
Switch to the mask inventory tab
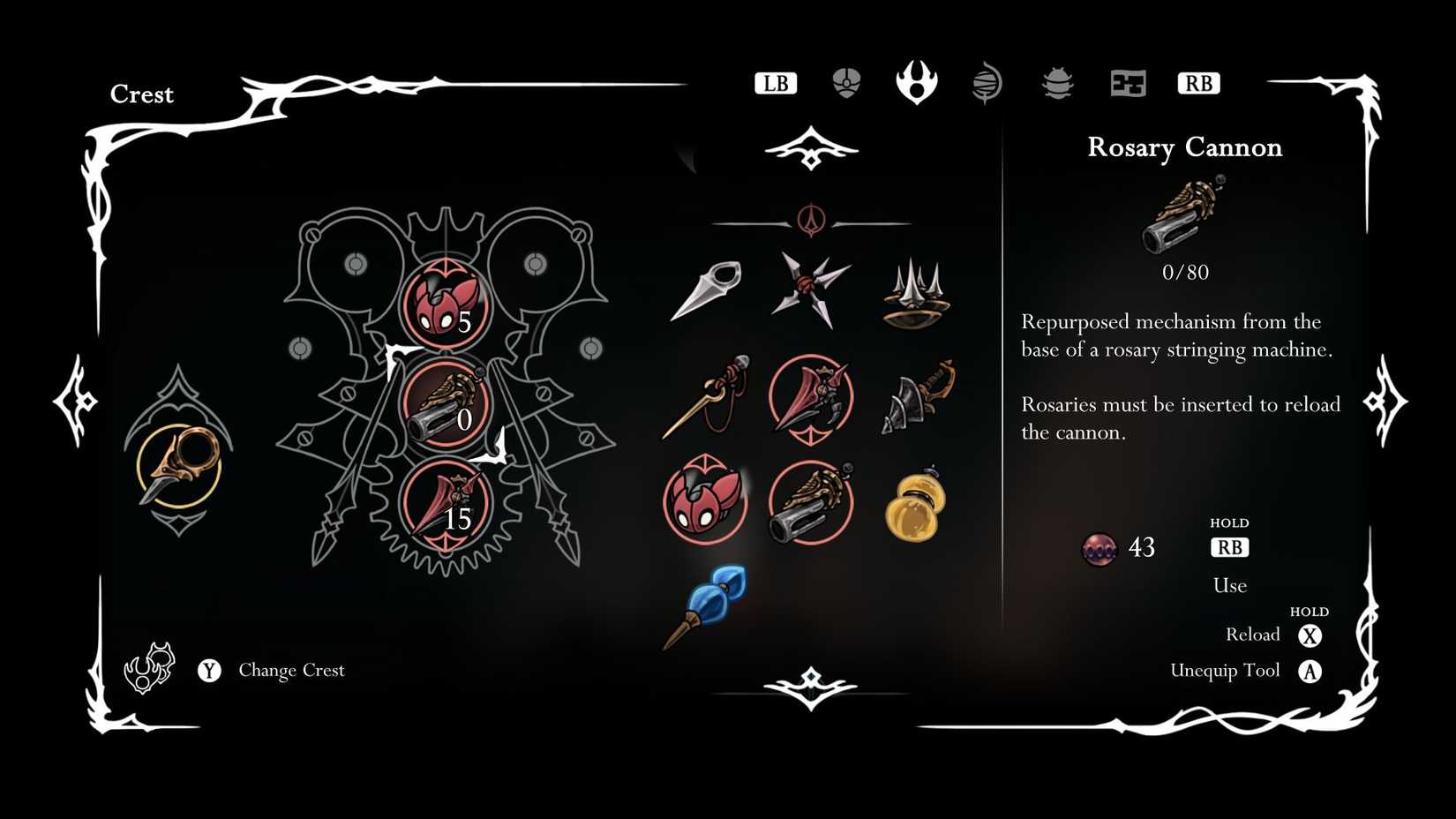point(845,82)
